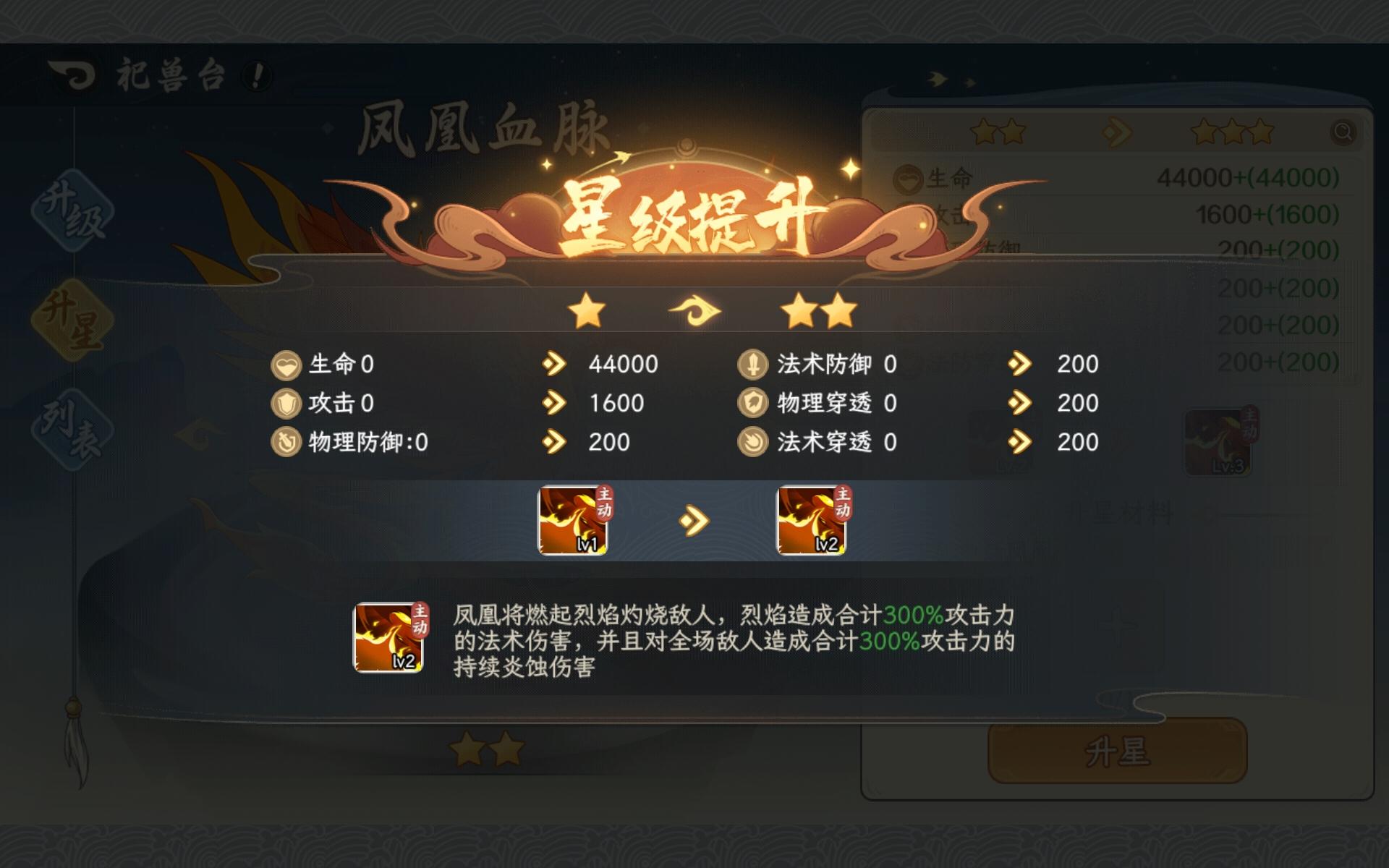Click the 法术穿透 stat icon
1389x868 pixels.
pos(752,443)
